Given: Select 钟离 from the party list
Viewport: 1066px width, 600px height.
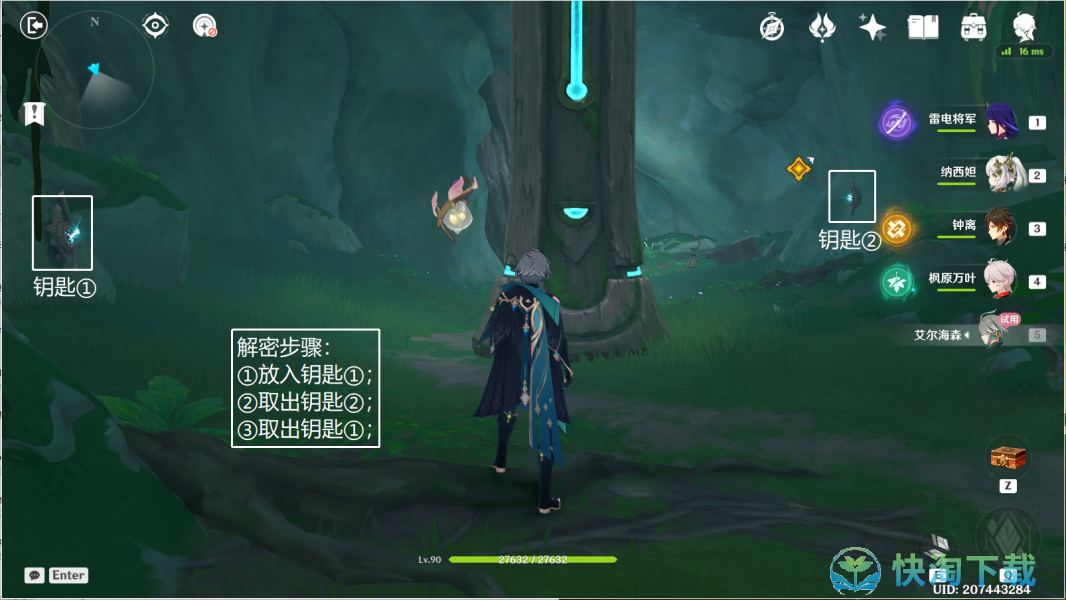Looking at the screenshot, I should coord(1000,228).
